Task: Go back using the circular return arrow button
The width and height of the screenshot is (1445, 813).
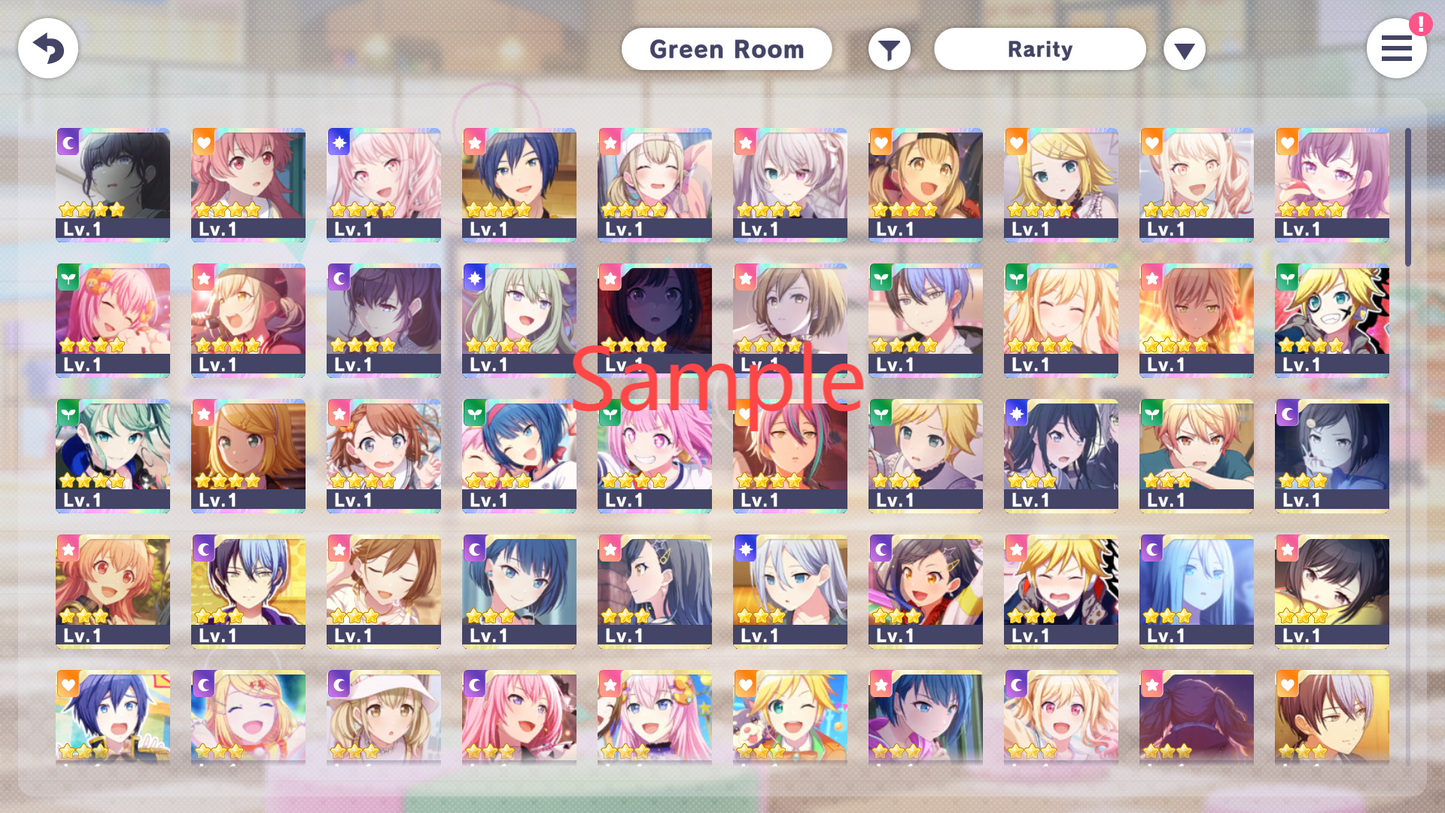Action: point(47,48)
